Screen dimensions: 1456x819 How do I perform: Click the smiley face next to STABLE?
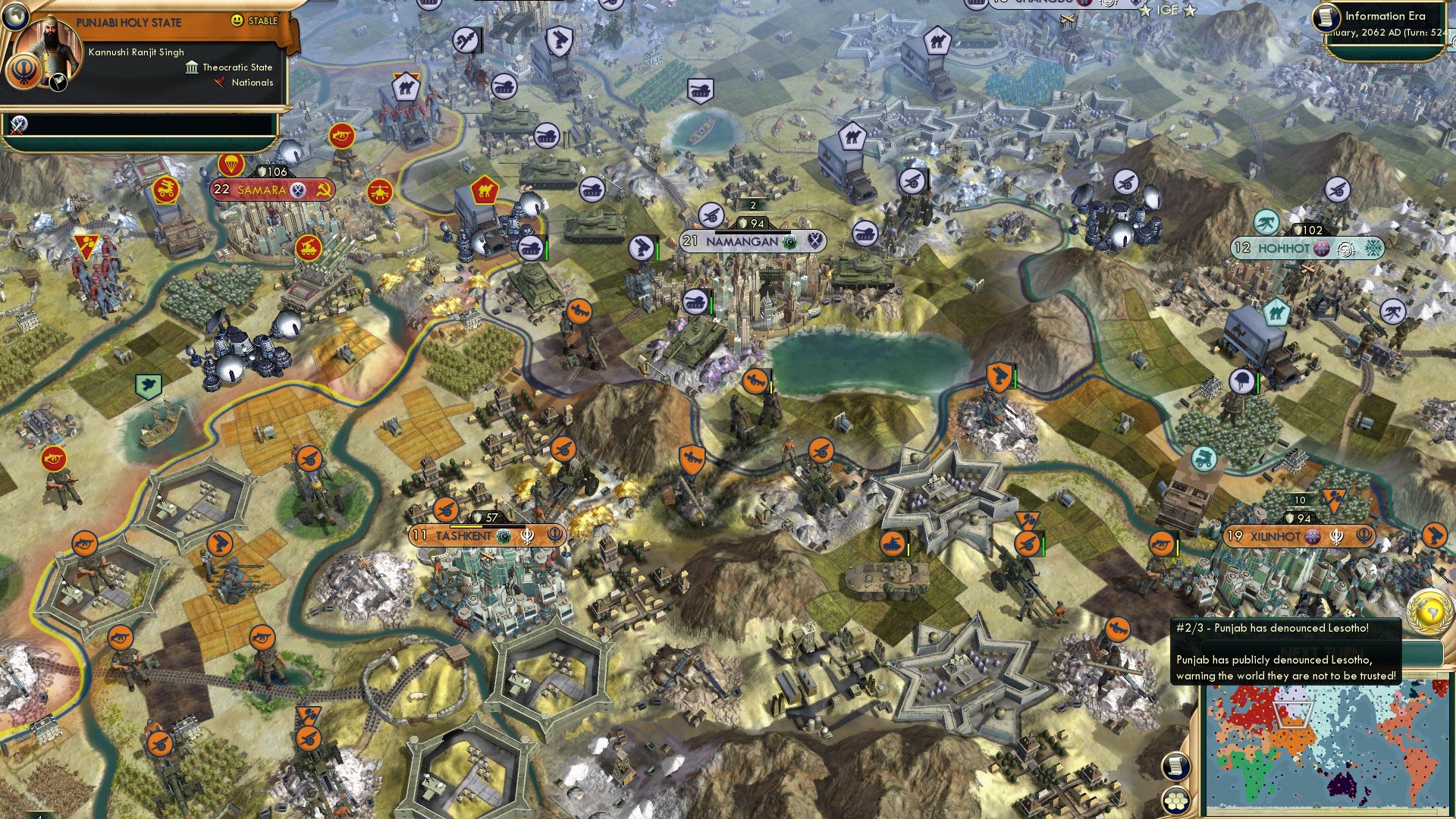237,20
